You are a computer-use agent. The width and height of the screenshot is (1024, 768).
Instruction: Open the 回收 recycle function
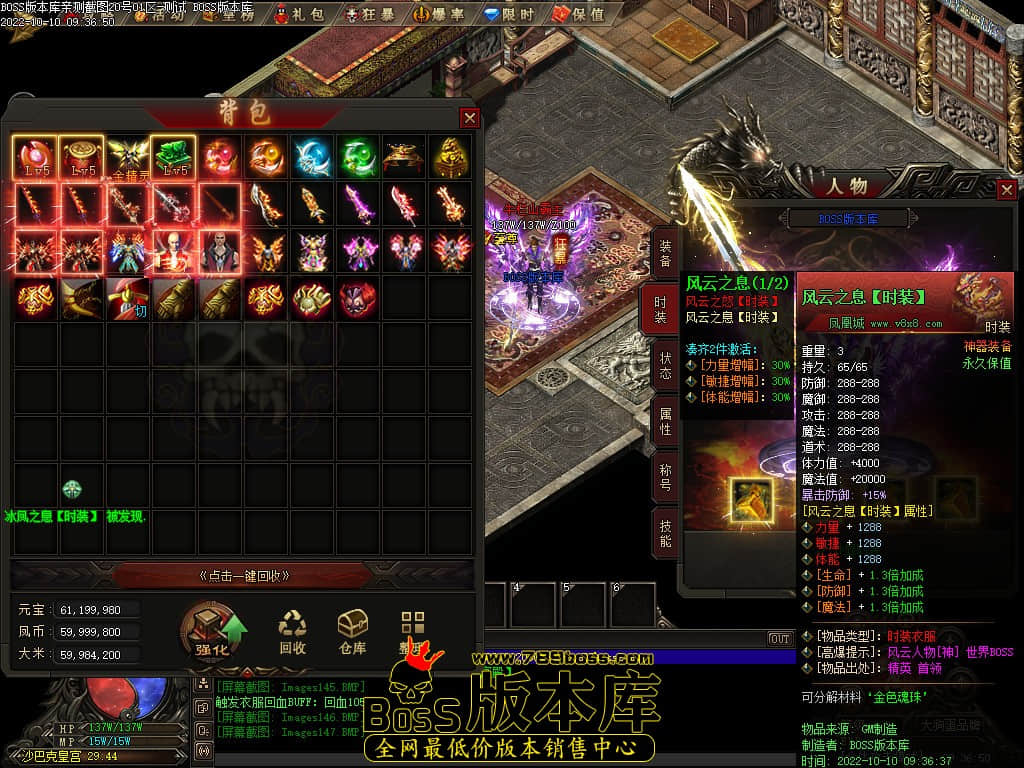292,631
